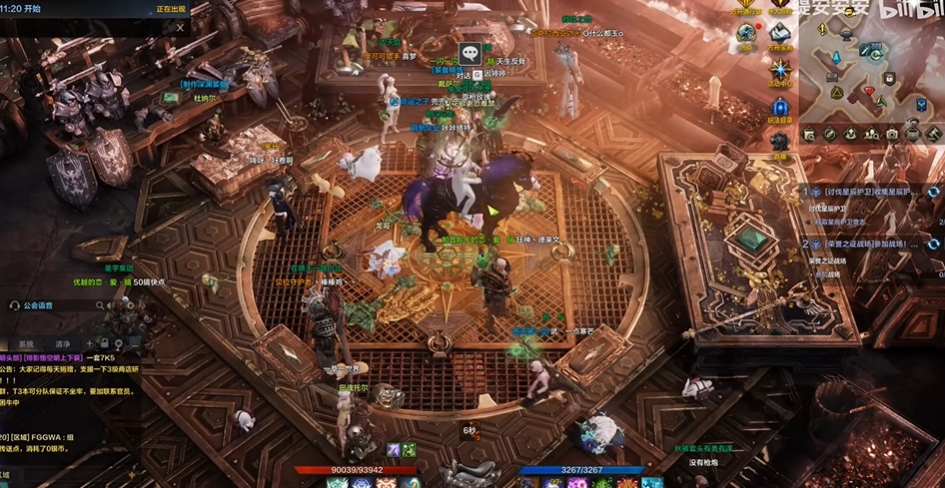The image size is (945, 488).
Task: Switch to the 系统 chat tab
Action: (26, 343)
